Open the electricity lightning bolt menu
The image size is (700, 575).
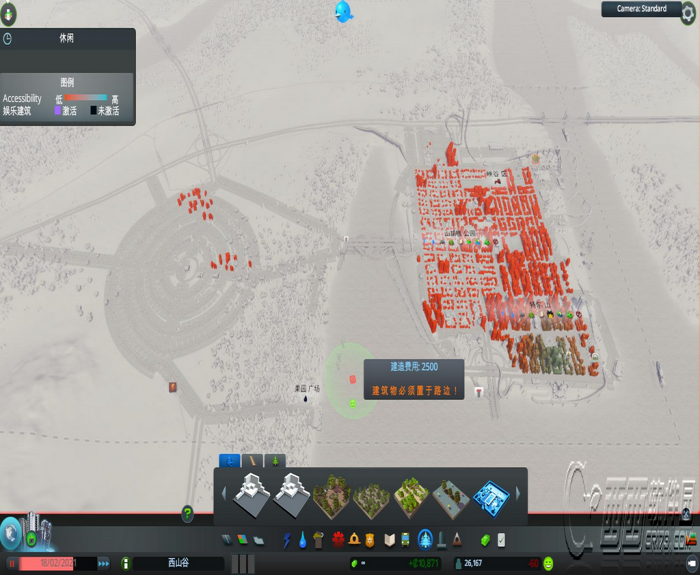(287, 540)
